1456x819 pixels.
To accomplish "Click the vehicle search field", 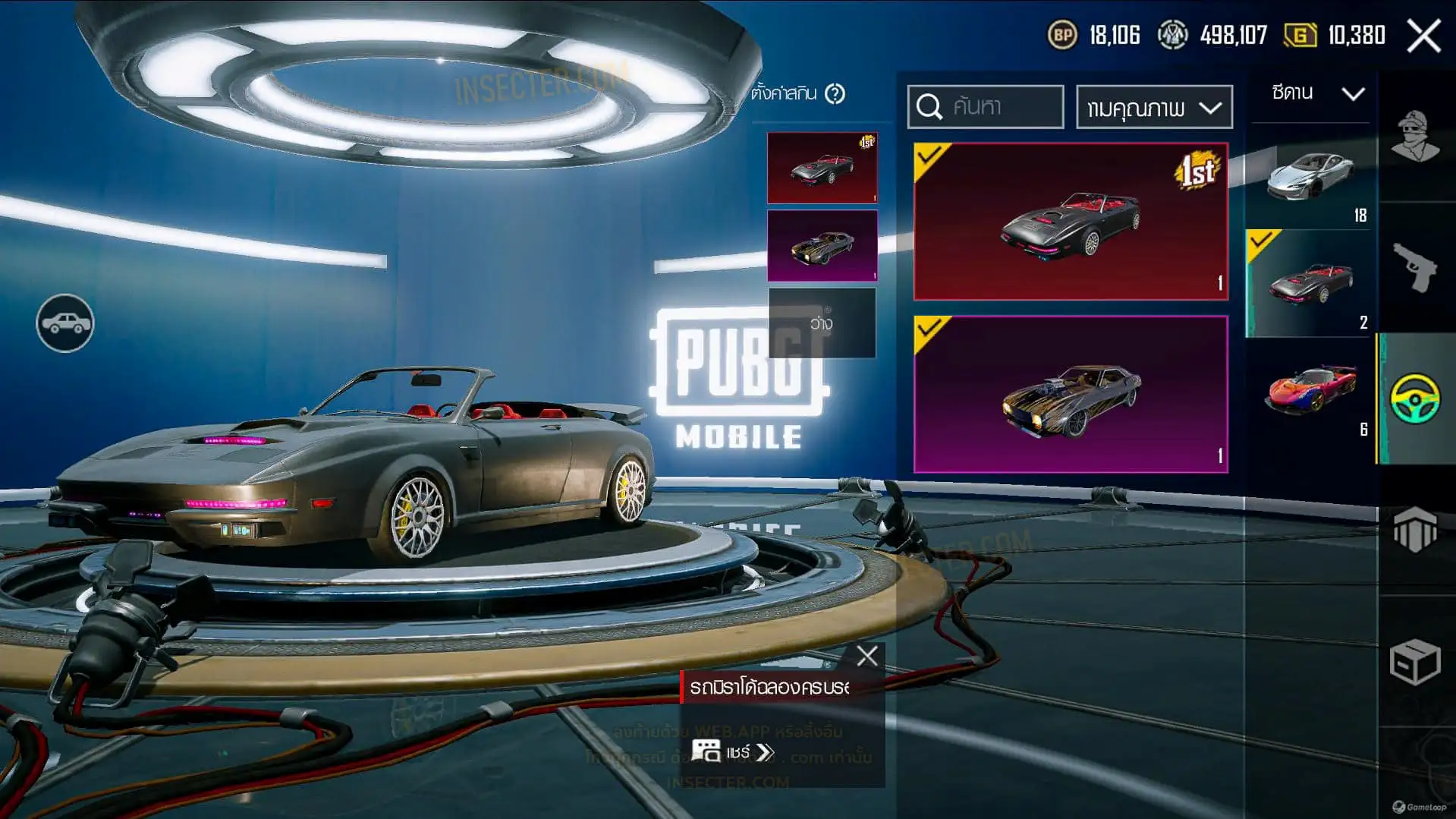I will point(986,107).
